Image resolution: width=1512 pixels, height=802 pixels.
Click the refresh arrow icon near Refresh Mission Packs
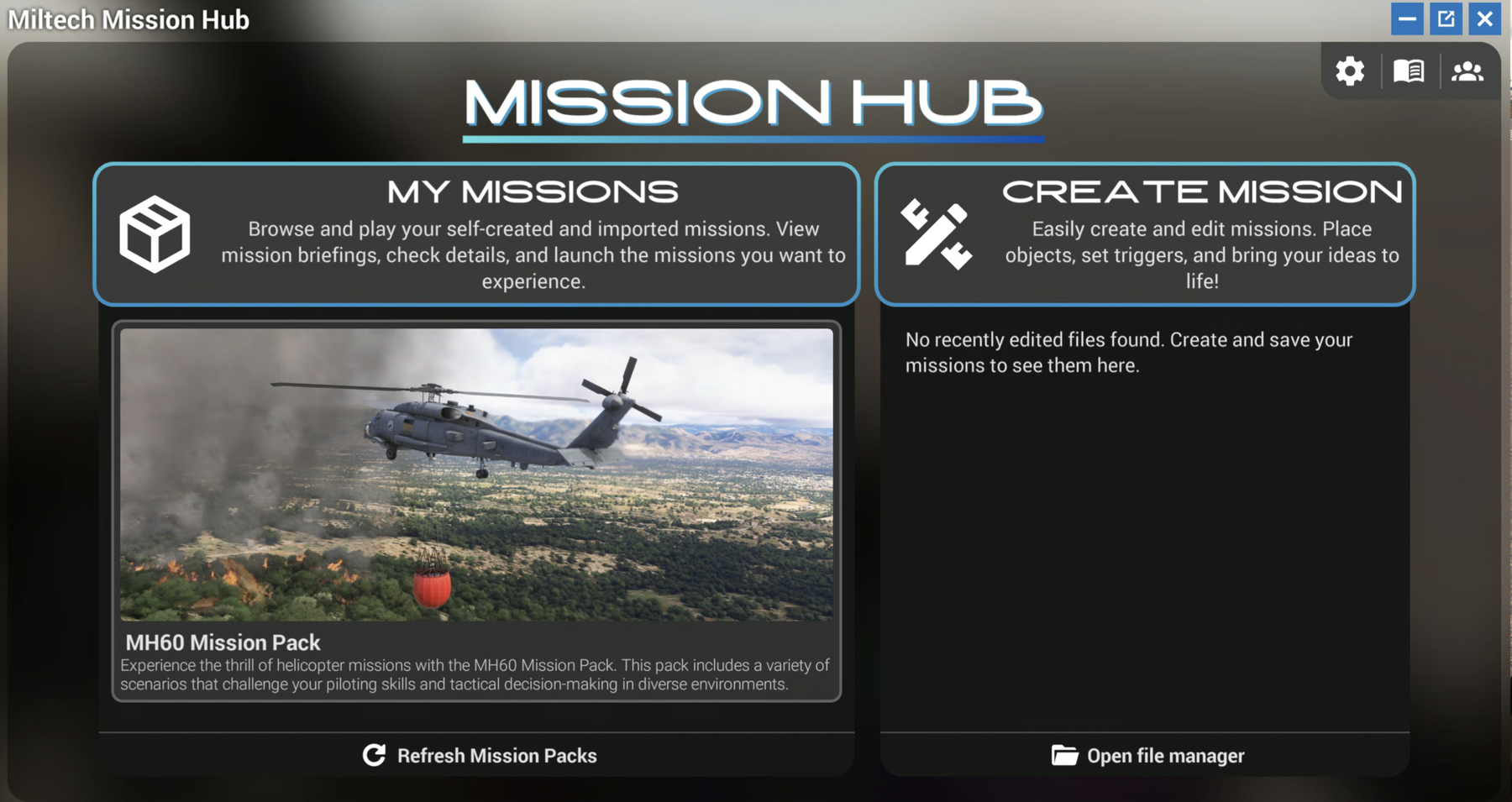373,755
